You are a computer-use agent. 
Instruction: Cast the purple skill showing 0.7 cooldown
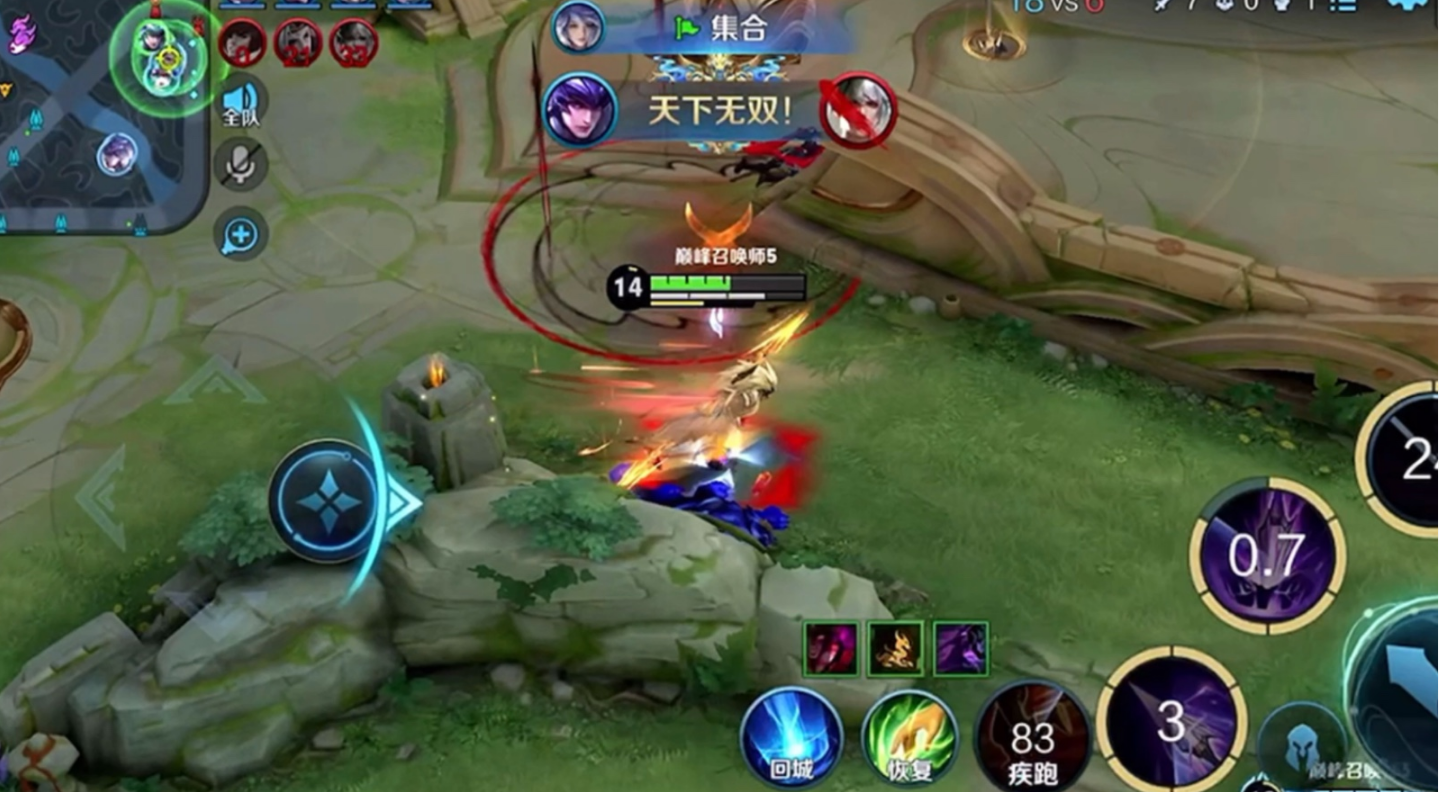[x=1267, y=555]
